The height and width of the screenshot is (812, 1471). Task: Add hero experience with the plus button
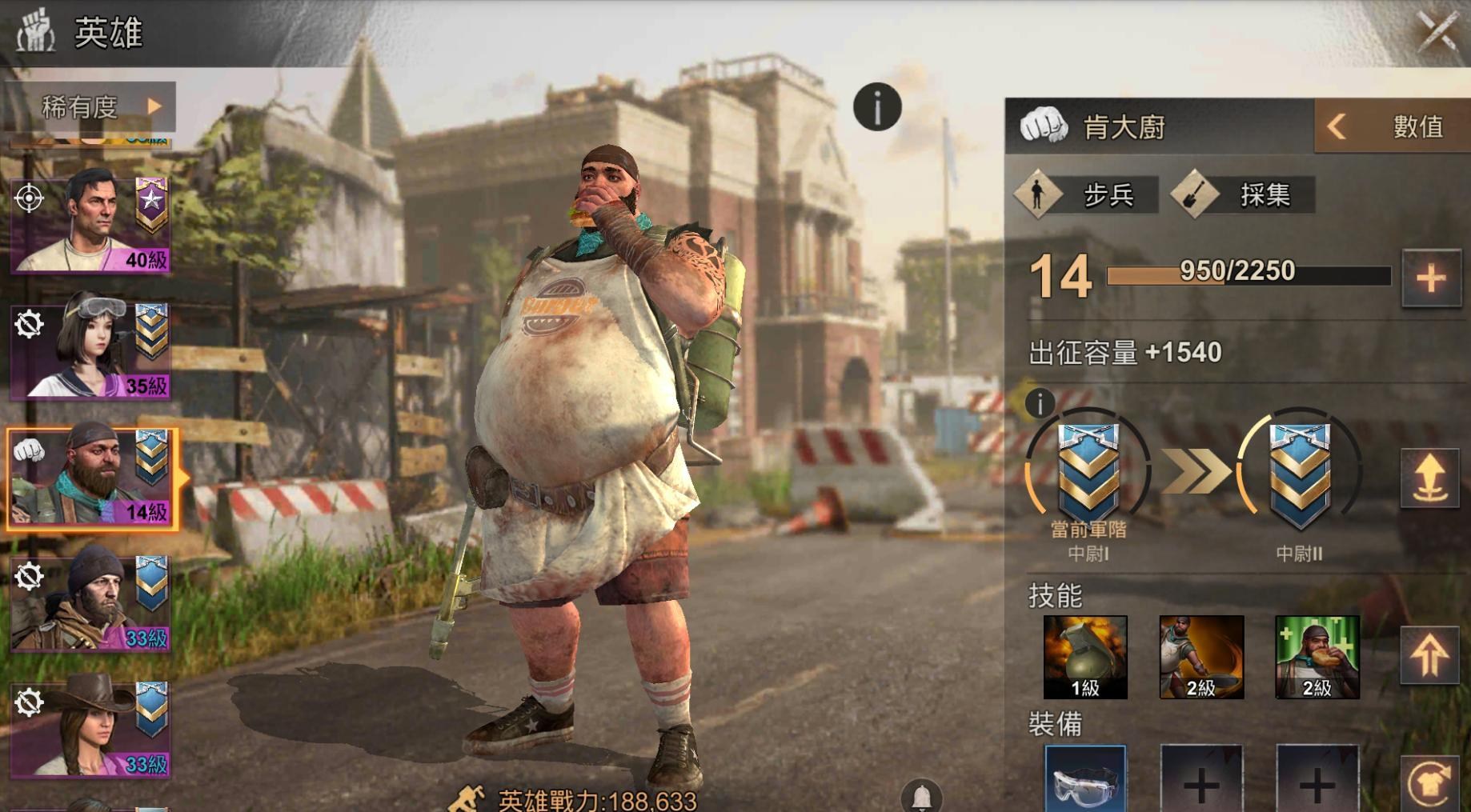(x=1430, y=278)
